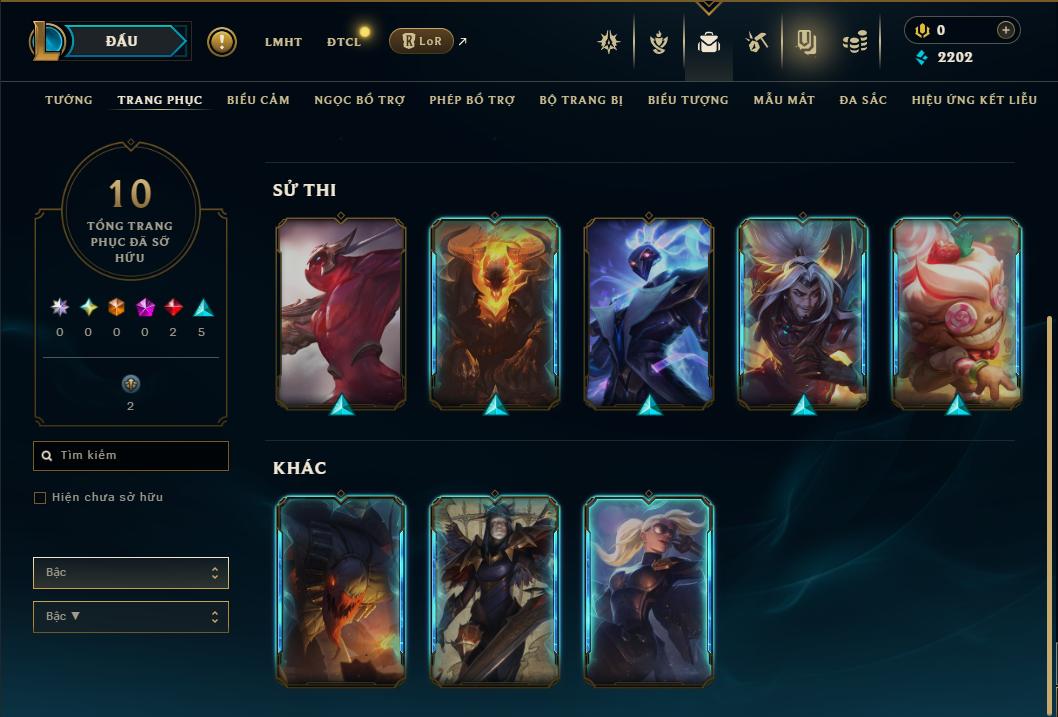This screenshot has width=1058, height=717.
Task: View the MẪU MẮT tab
Action: click(784, 100)
